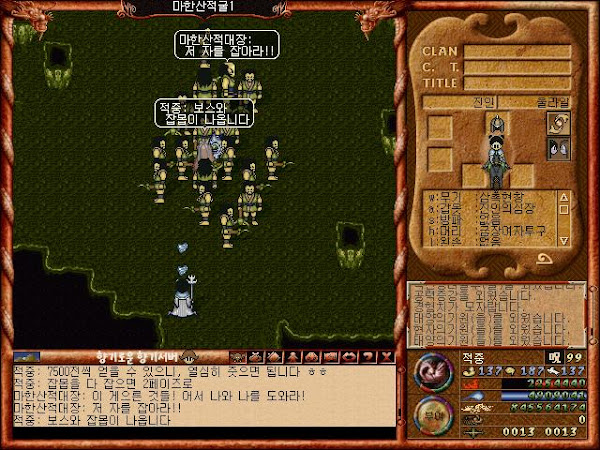The height and width of the screenshot is (450, 600).
Task: Click the landscape thumbnail left of the chat bar
Action: click(x=27, y=356)
